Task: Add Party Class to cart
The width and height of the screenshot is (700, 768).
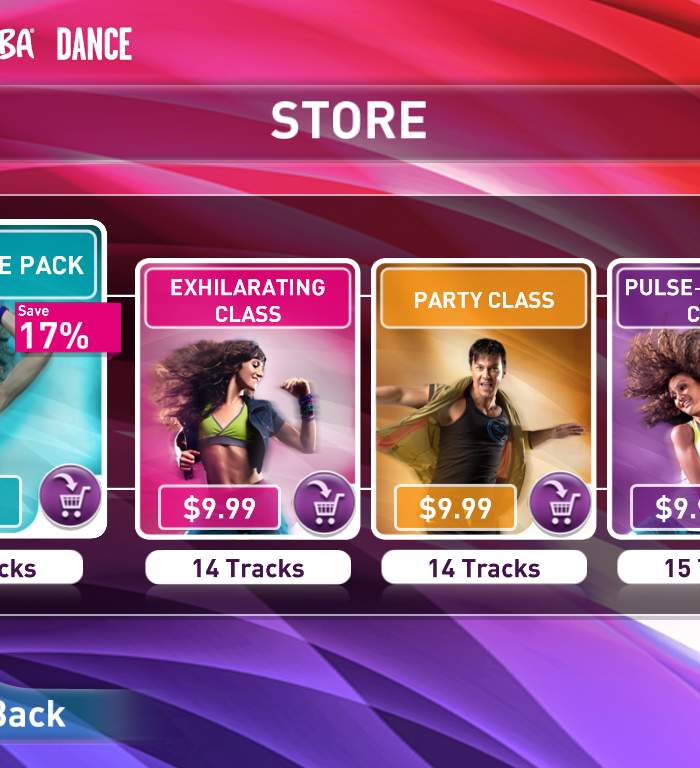Action: [559, 503]
